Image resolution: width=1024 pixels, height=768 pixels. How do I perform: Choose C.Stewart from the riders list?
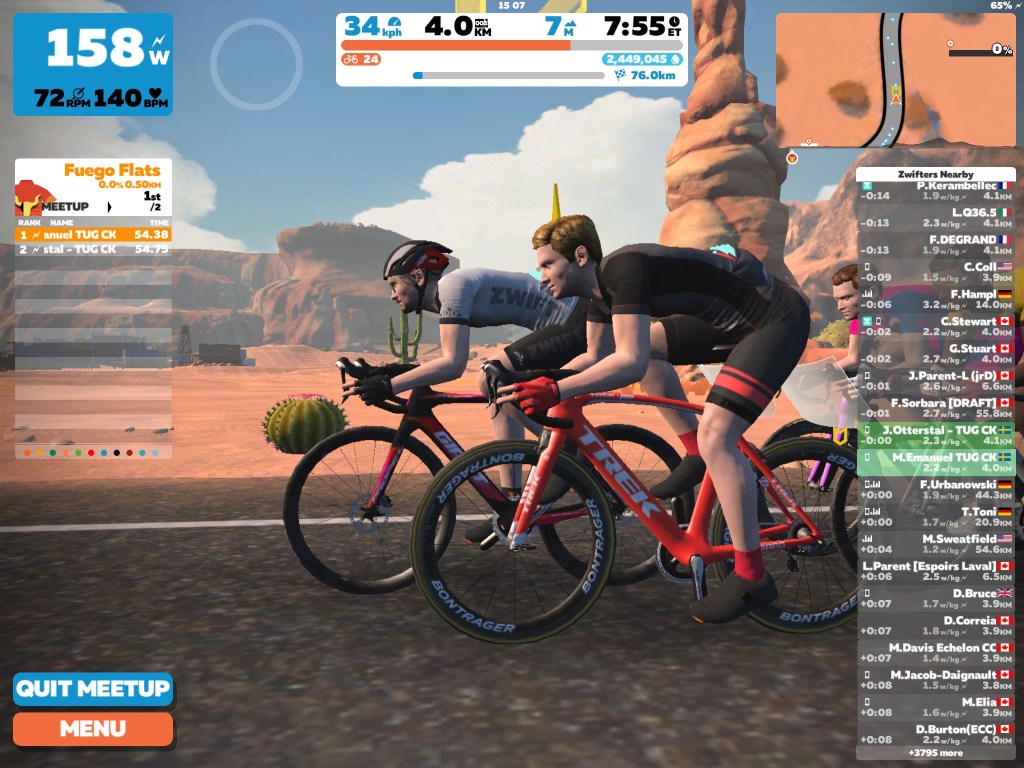point(936,327)
